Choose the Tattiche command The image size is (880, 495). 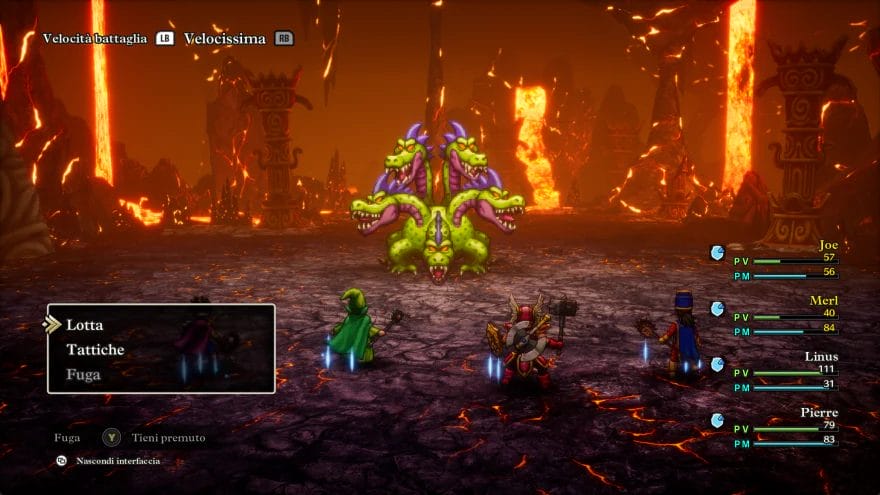coord(95,350)
